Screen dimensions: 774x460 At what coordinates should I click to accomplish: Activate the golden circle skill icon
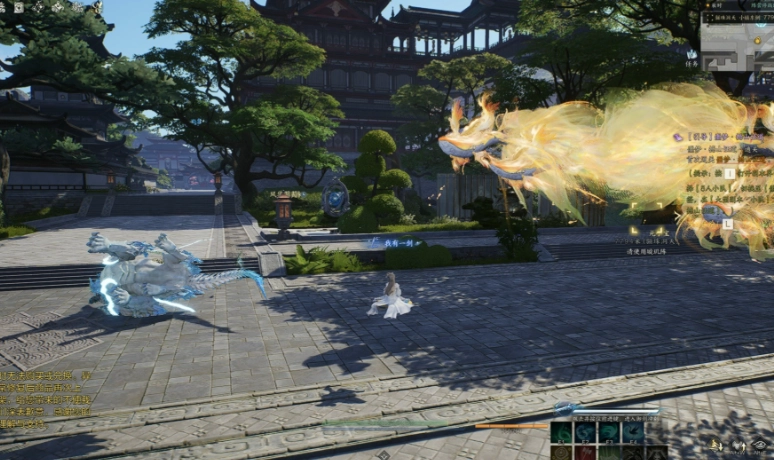click(x=561, y=453)
